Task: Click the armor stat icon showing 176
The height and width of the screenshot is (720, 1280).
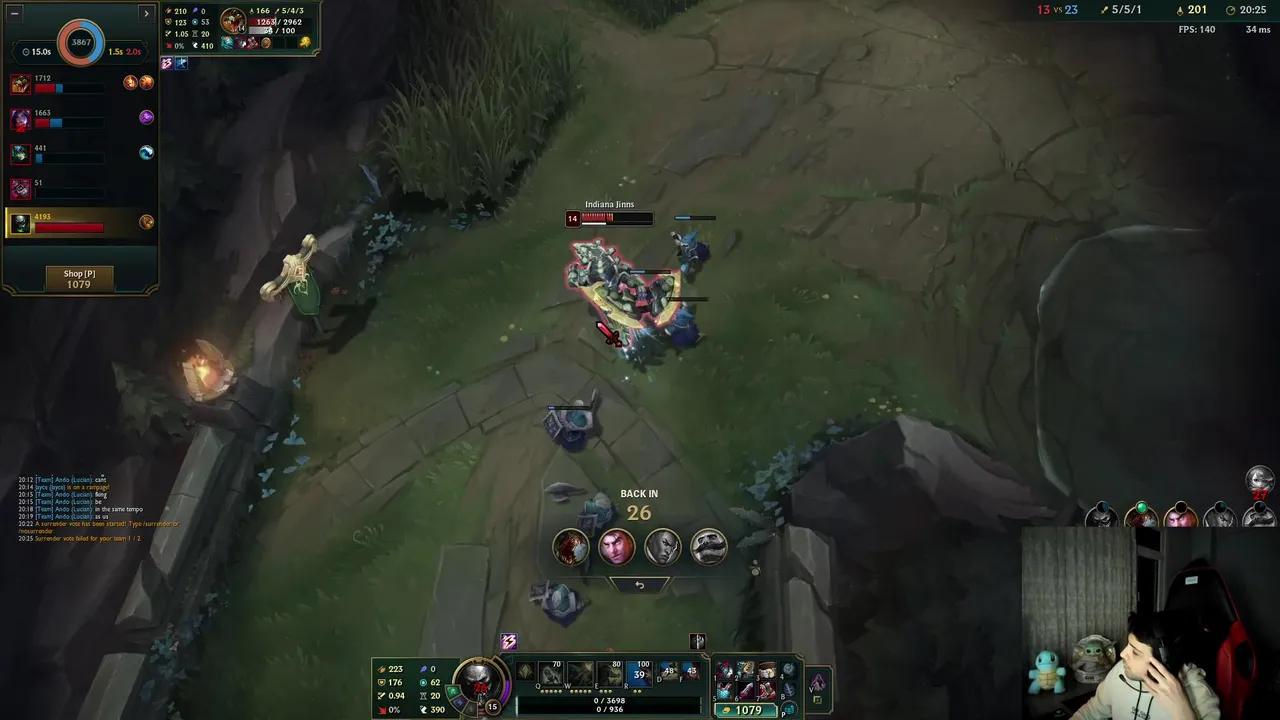Action: tap(381, 684)
